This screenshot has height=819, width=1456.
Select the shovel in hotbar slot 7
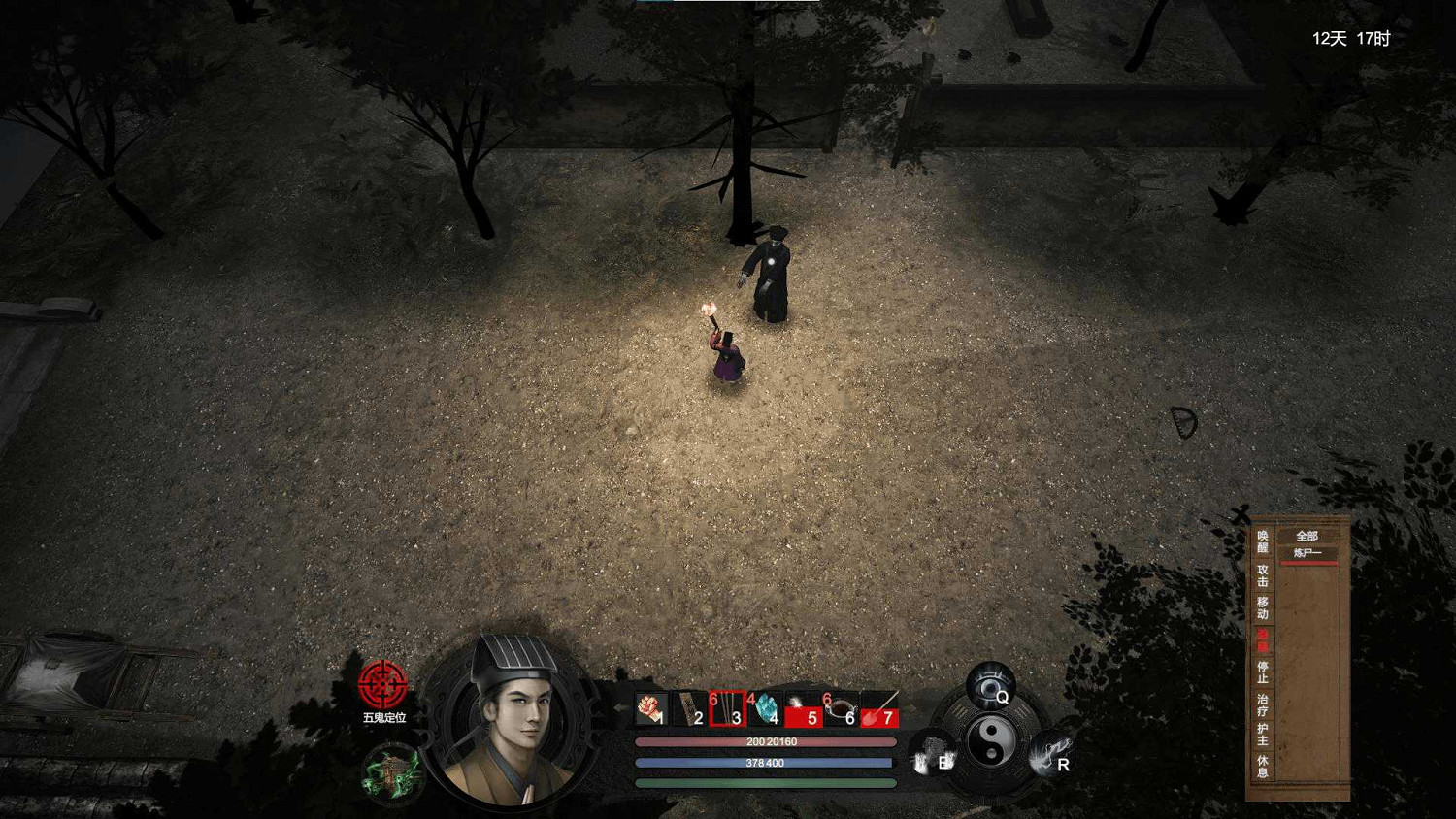878,708
